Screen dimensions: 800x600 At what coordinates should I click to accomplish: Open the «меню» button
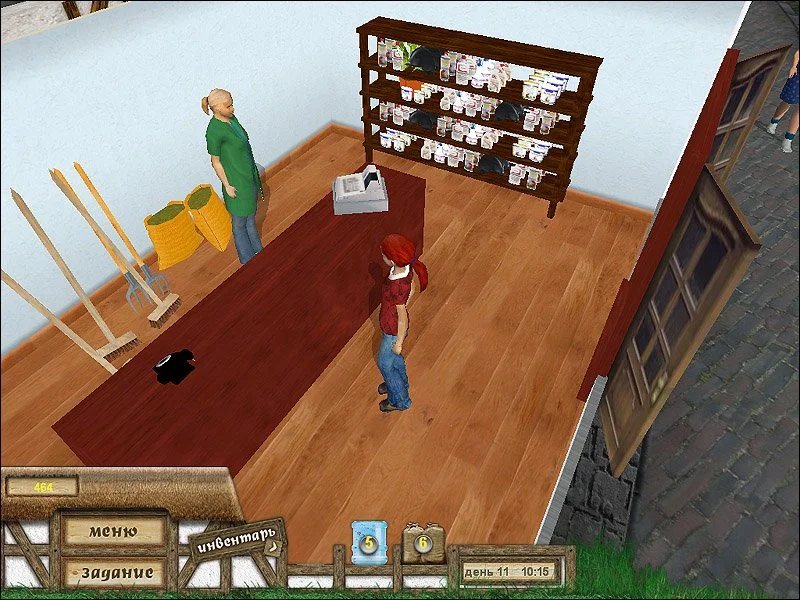click(x=112, y=531)
